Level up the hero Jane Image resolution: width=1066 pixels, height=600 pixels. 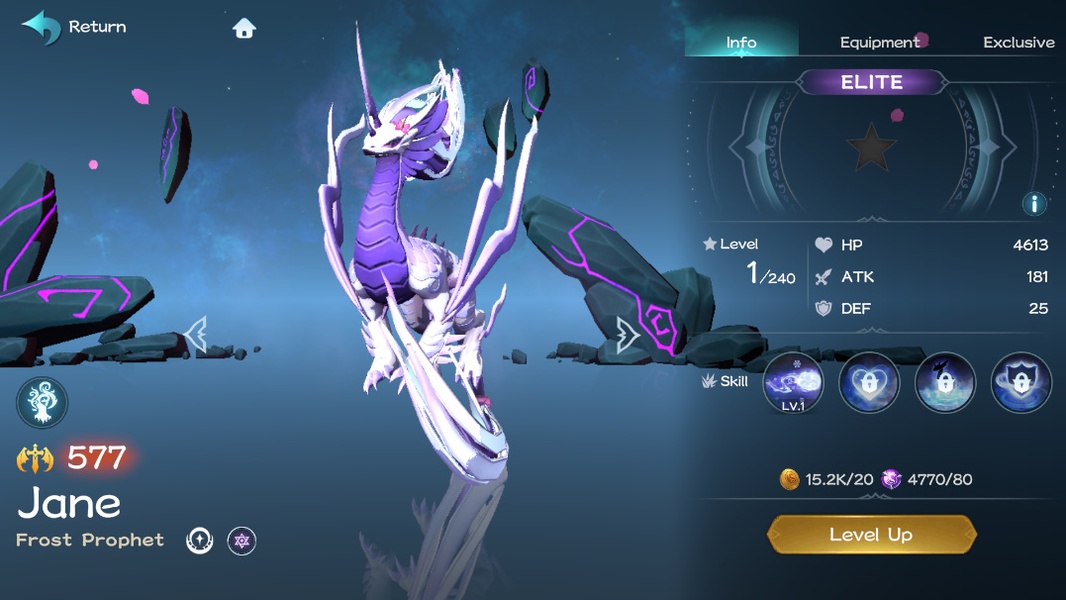pyautogui.click(x=871, y=535)
